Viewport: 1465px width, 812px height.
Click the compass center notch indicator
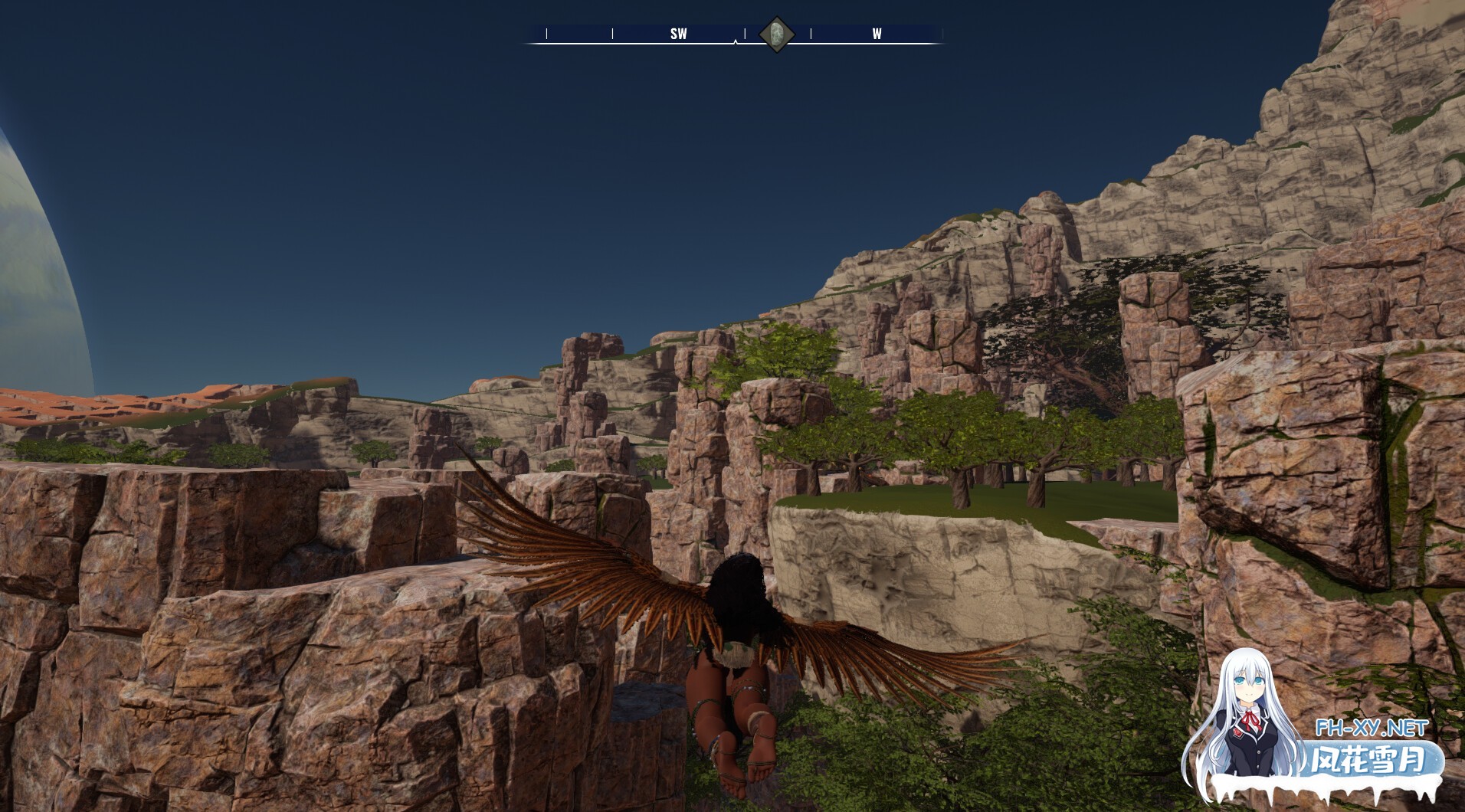(734, 42)
